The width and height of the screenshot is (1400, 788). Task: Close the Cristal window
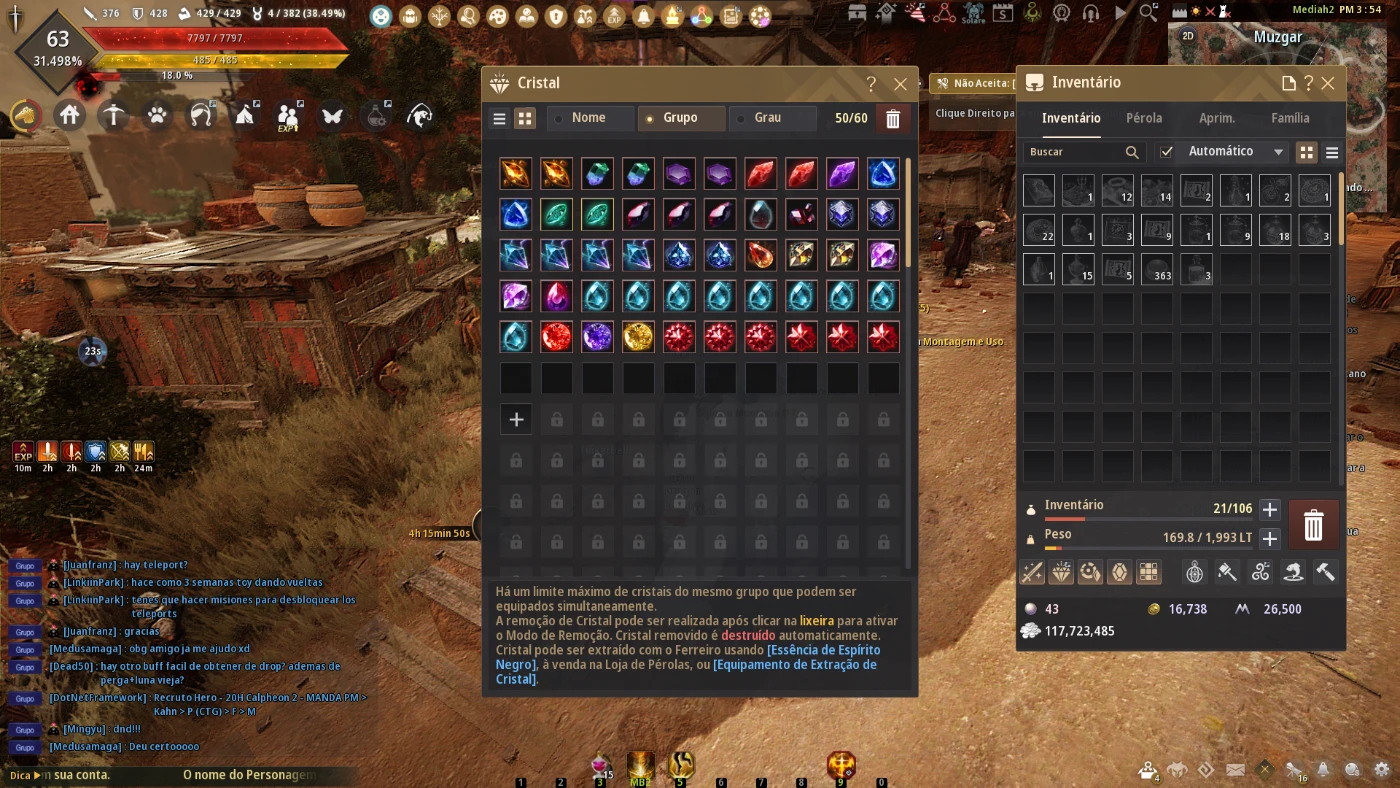[x=900, y=84]
